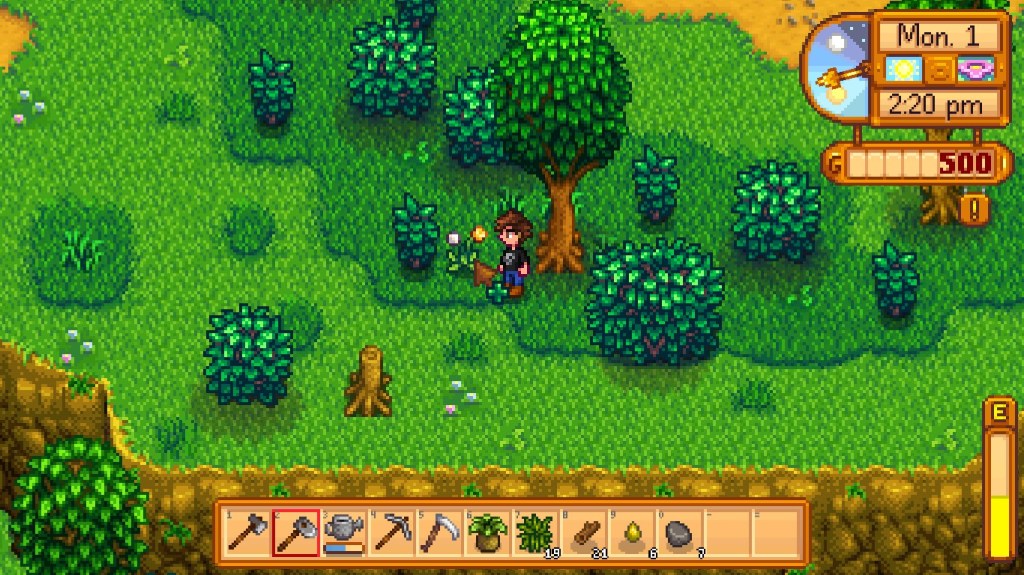Switch to the pickaxe slot
This screenshot has height=575, width=1024.
pyautogui.click(x=391, y=533)
